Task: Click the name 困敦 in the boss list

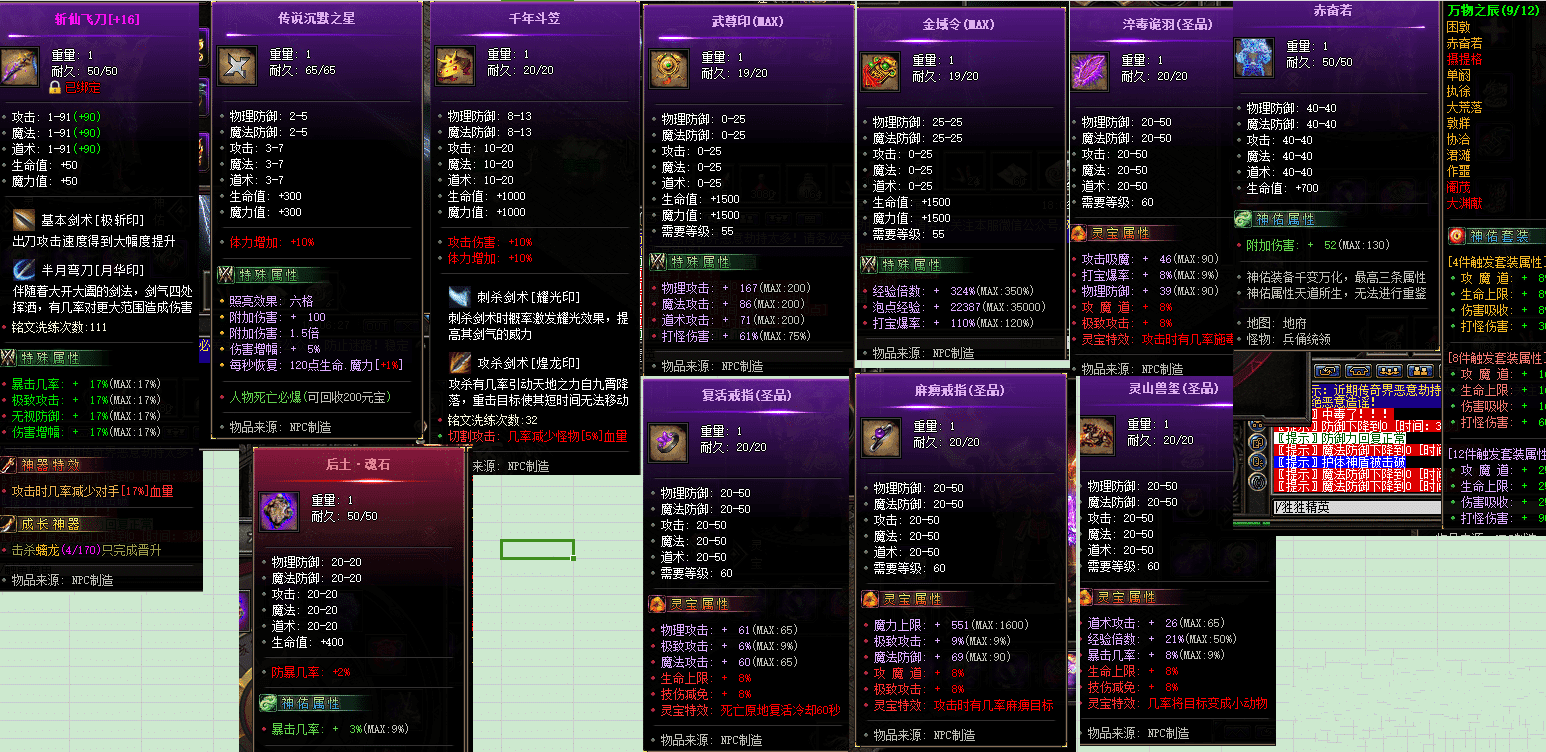Action: pyautogui.click(x=1458, y=28)
